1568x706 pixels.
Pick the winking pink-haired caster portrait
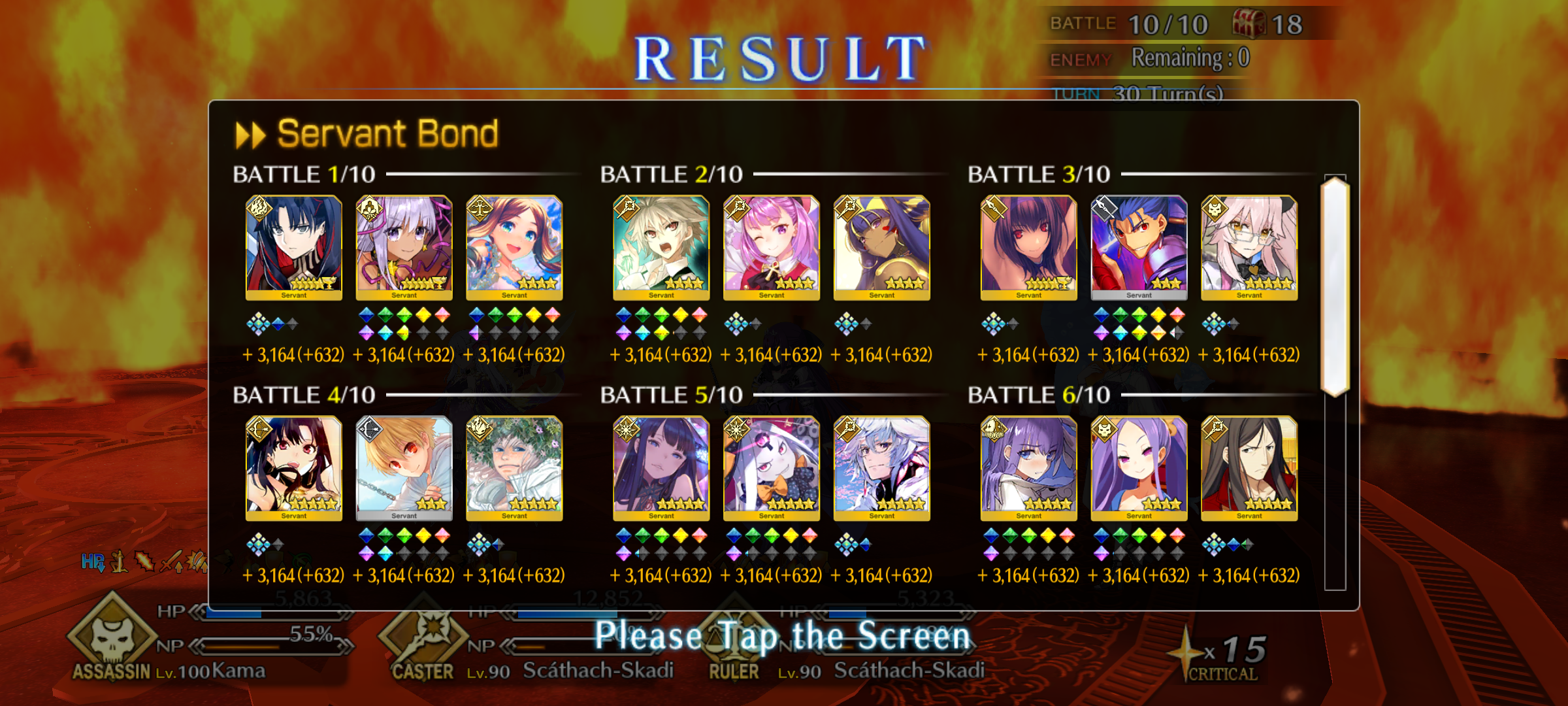772,246
